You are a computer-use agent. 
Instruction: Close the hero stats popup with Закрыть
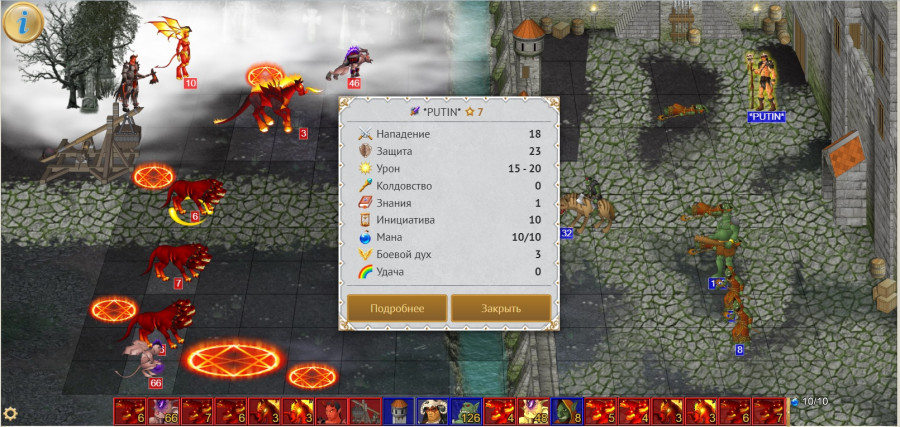pos(501,308)
